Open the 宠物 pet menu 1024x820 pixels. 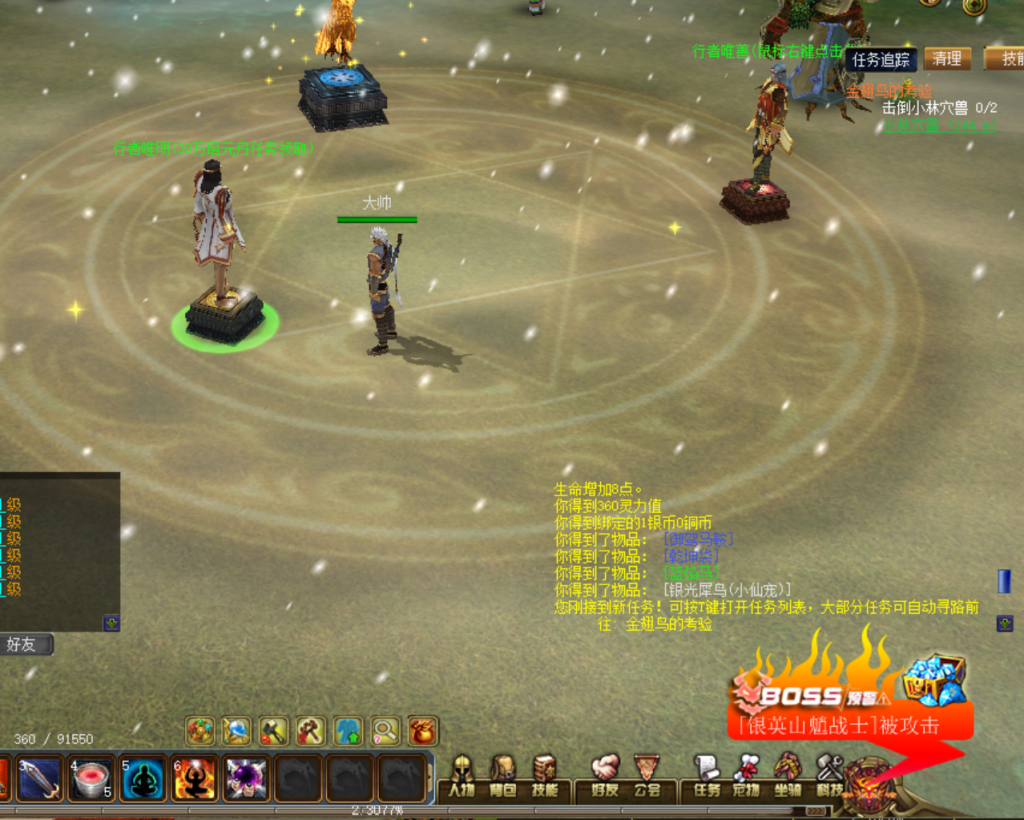pos(747,776)
